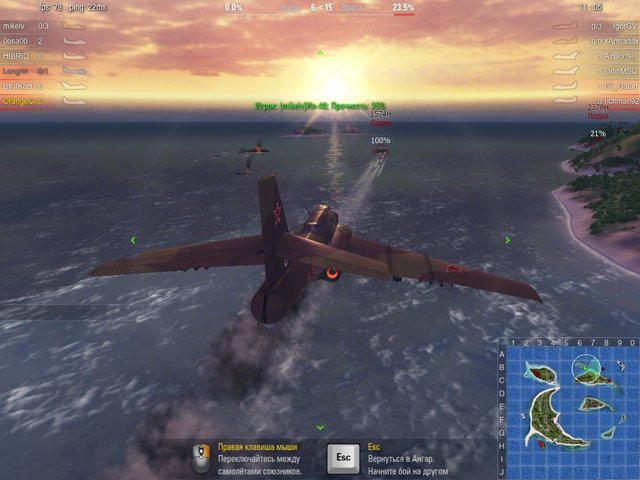Select OrangeC in the allied roster
This screenshot has height=480, width=640.
tap(19, 101)
